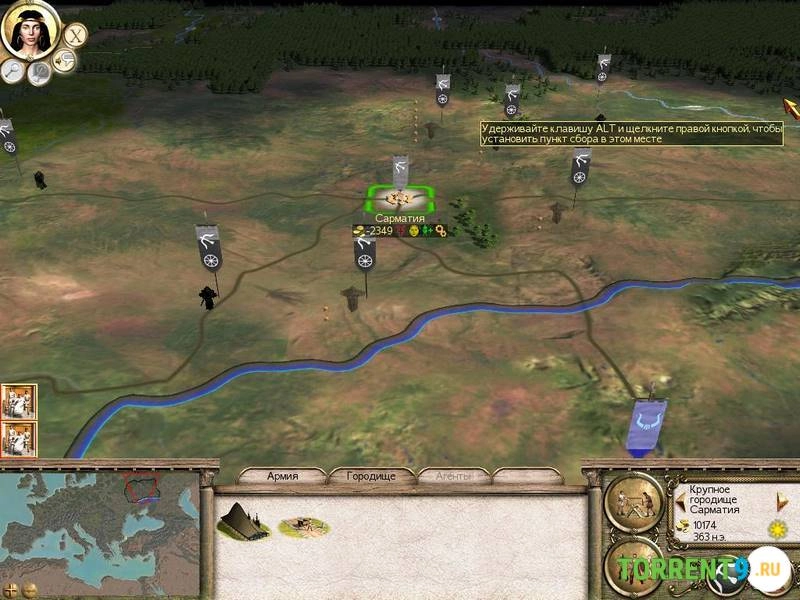
Task: Open the top event message thumbnail
Action: tap(18, 401)
